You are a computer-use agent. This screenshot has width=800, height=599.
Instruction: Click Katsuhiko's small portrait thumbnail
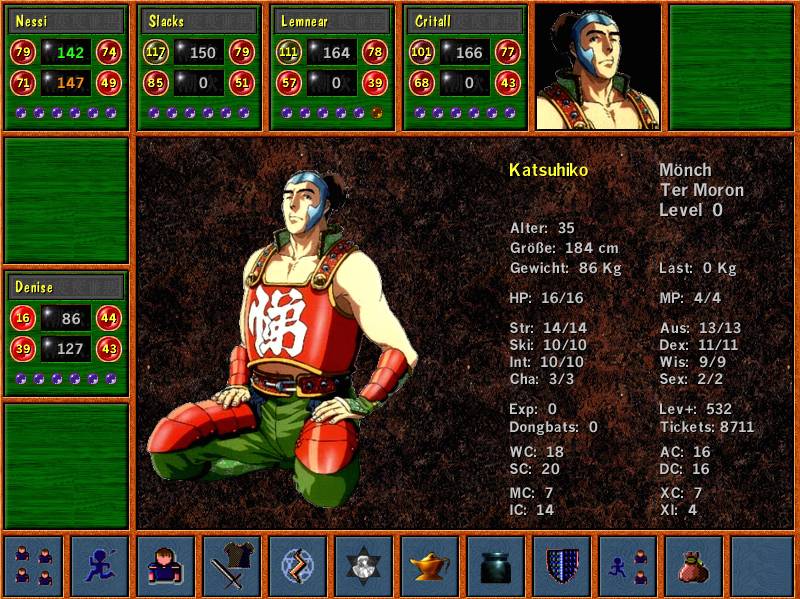598,67
